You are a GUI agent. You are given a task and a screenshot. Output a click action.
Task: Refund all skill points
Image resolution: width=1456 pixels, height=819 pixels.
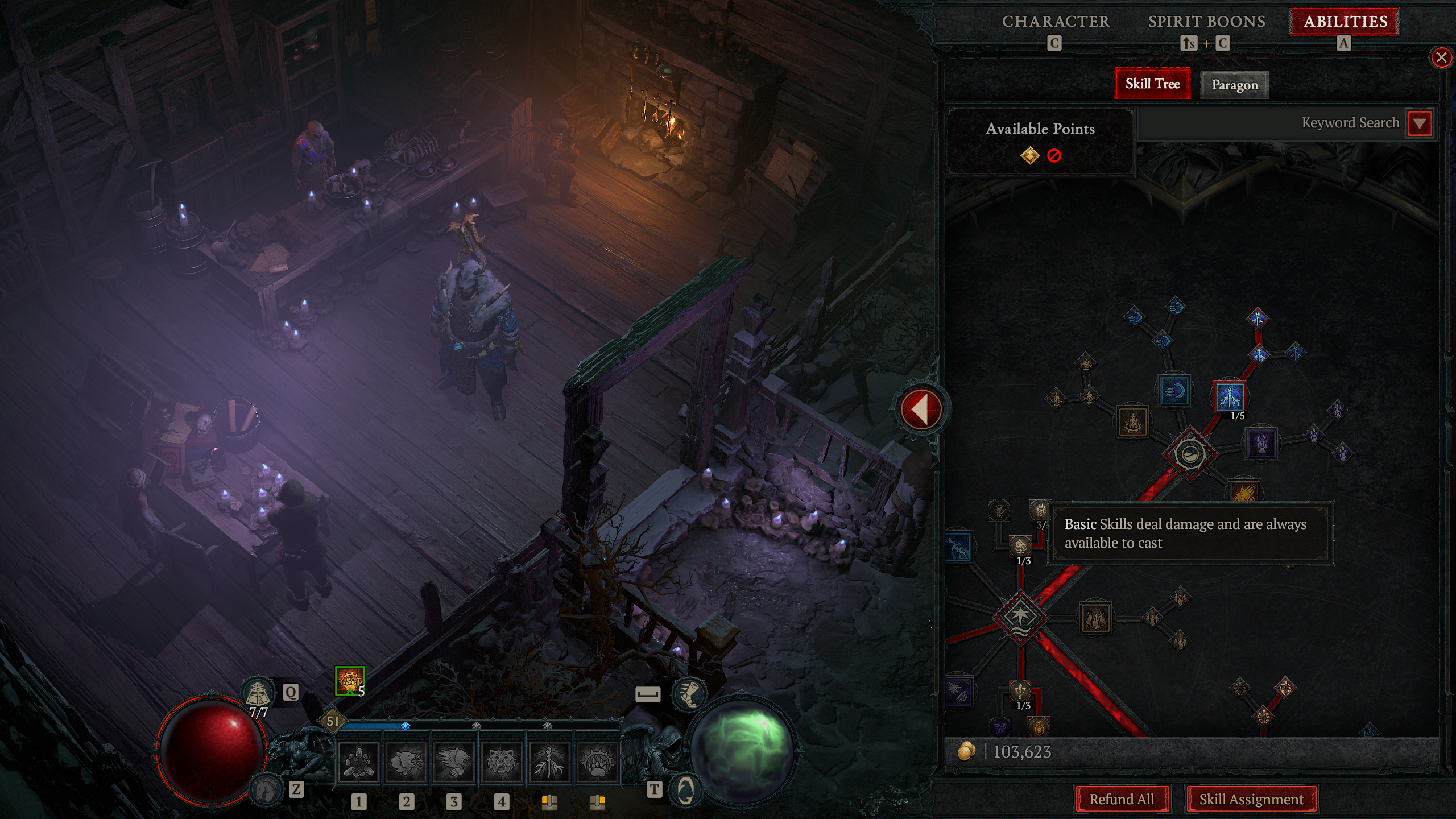(1122, 799)
